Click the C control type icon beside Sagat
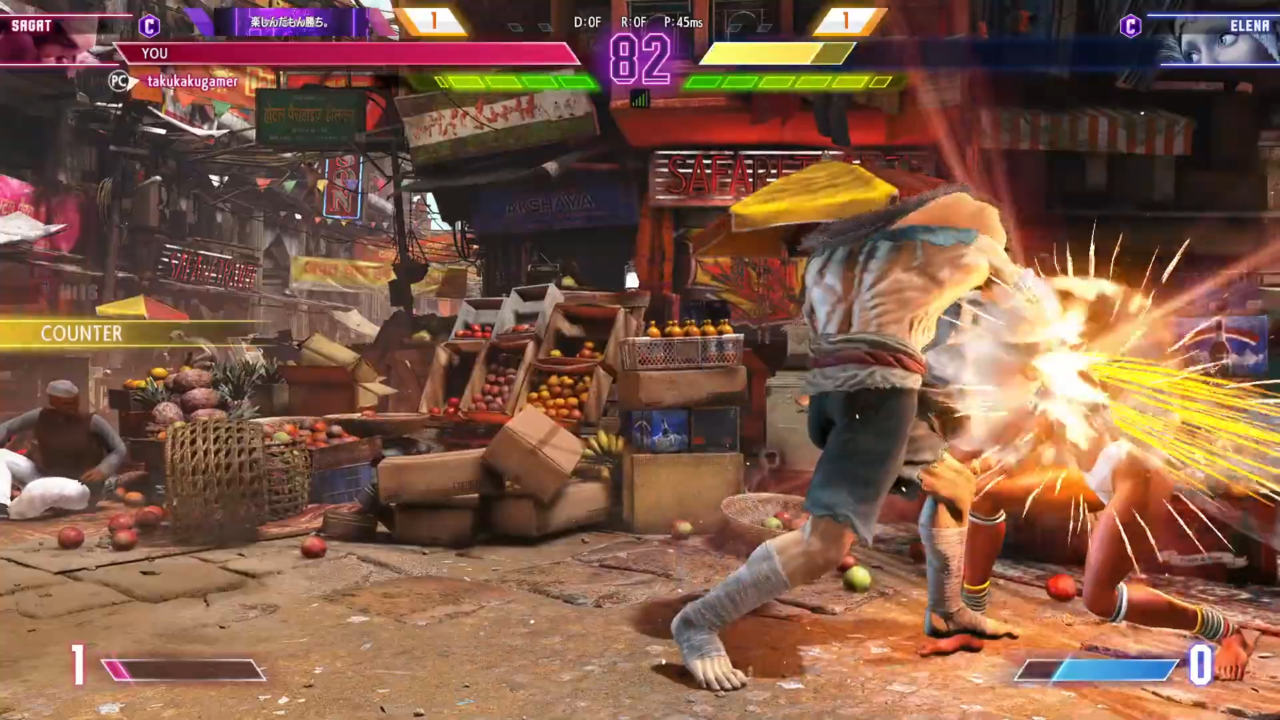Screen dimensions: 1280x720 click(149, 26)
